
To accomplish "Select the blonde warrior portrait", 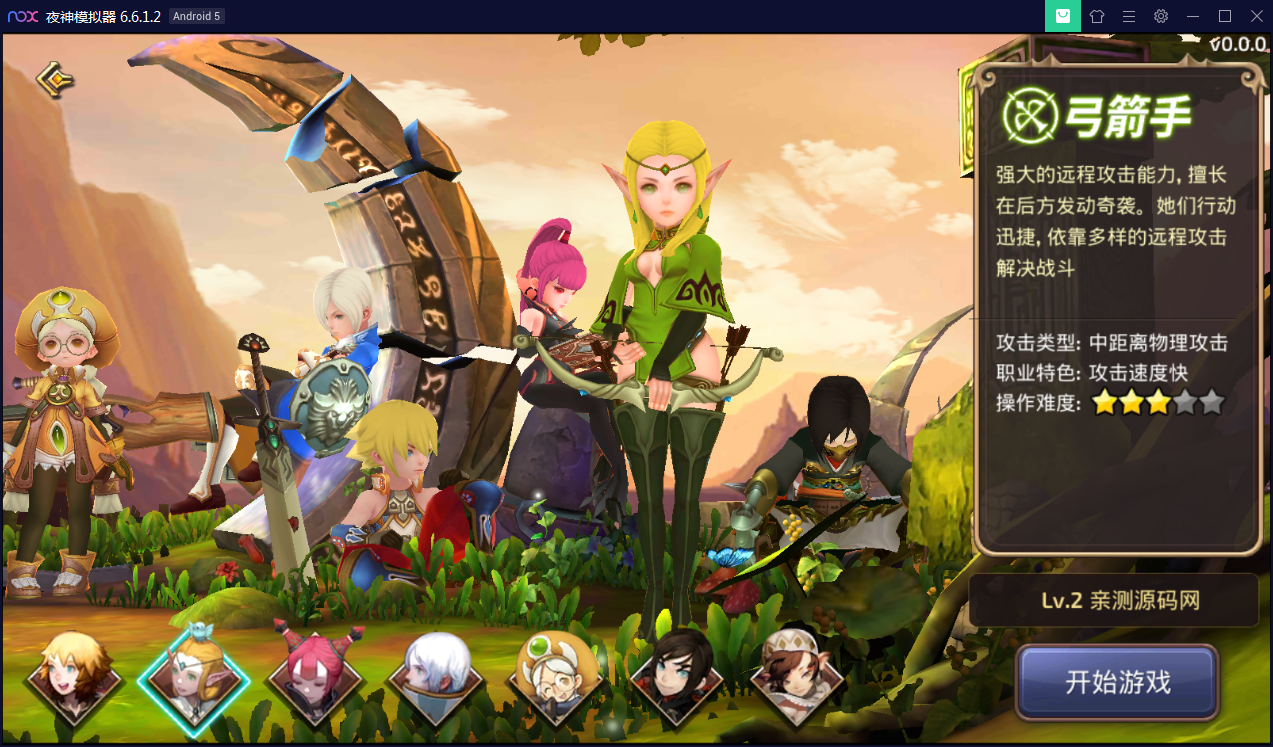I will 72,676.
